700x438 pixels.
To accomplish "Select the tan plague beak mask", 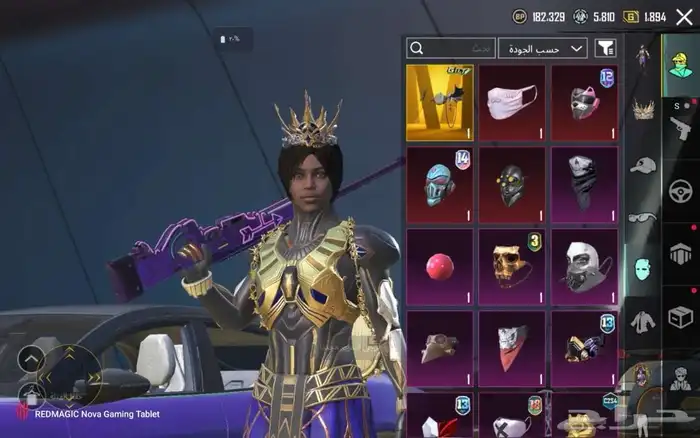I will pyautogui.click(x=440, y=347).
